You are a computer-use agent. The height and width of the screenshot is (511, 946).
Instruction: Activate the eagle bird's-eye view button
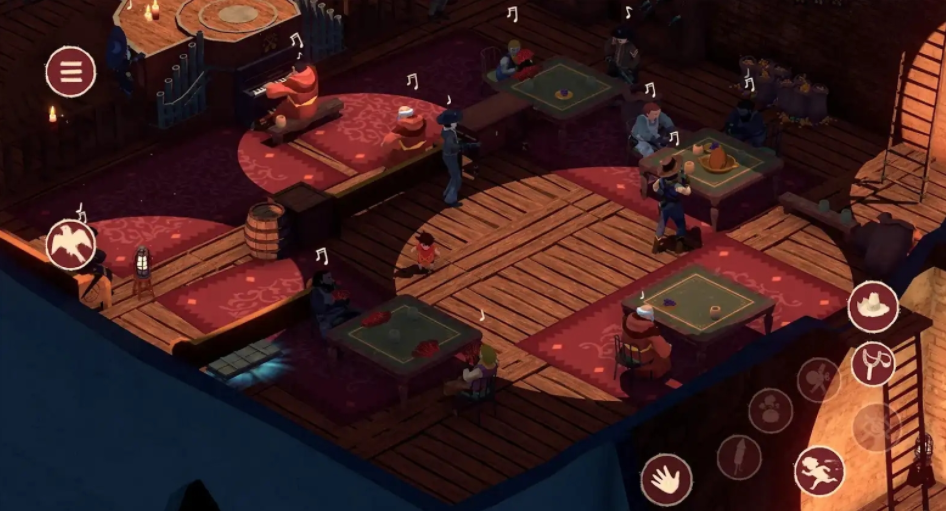[71, 244]
